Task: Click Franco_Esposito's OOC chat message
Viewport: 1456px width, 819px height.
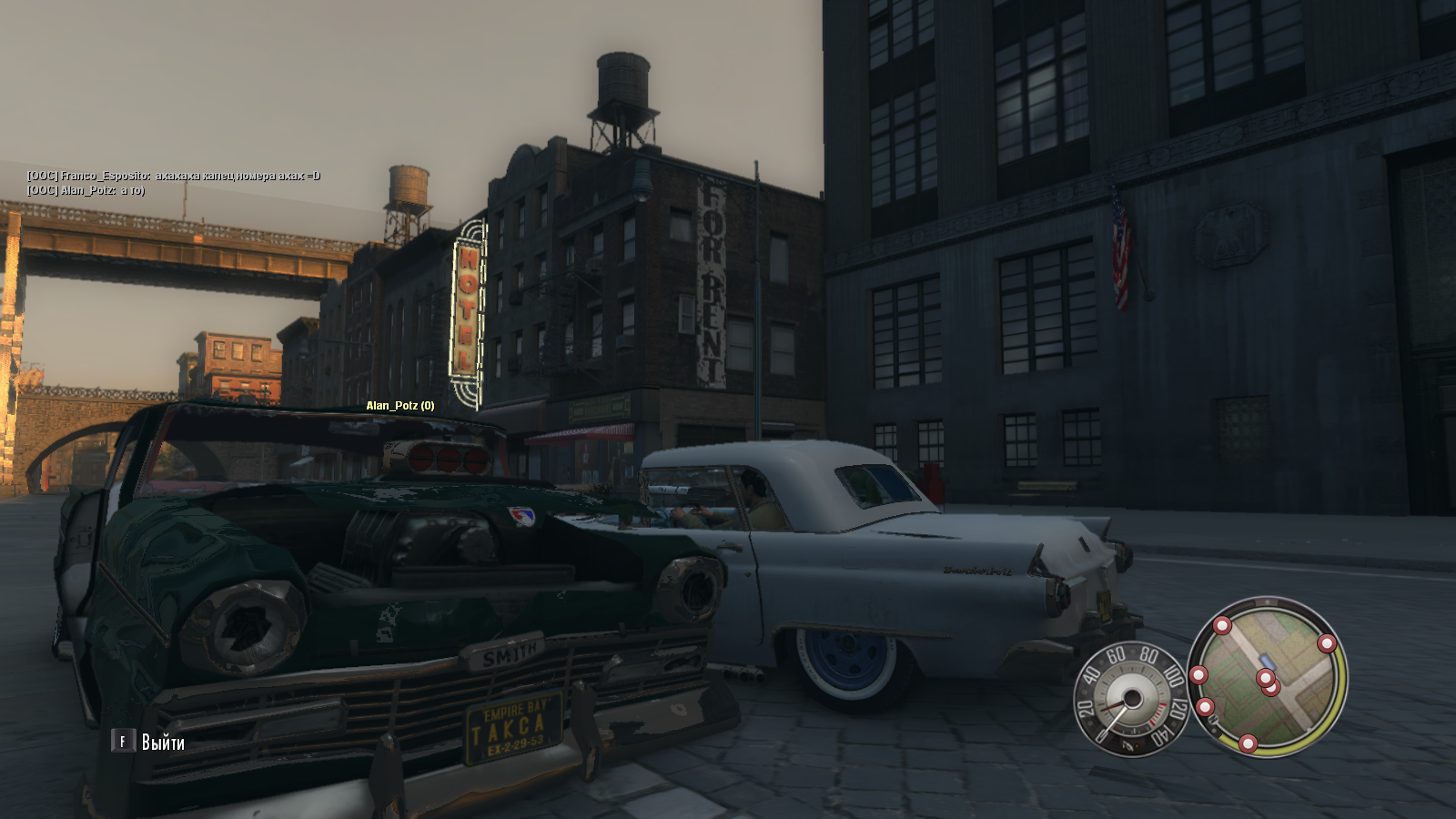Action: pyautogui.click(x=174, y=176)
